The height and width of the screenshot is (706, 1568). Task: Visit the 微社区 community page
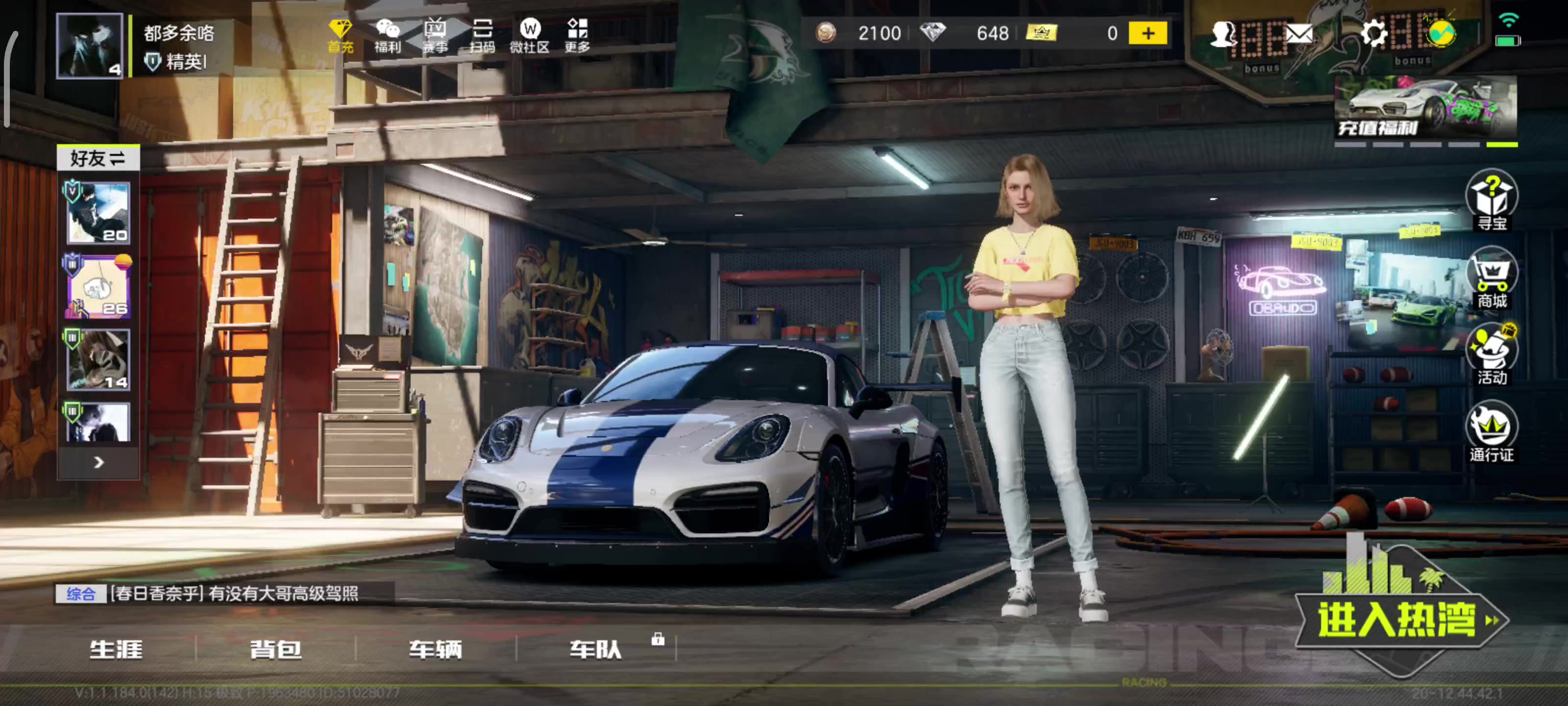pyautogui.click(x=530, y=35)
